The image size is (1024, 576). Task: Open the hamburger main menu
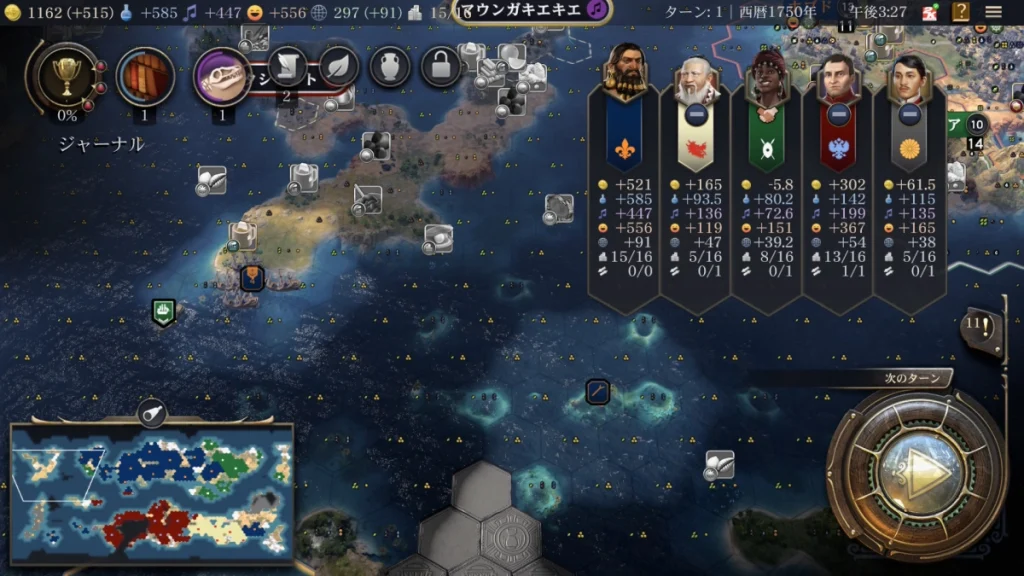[x=994, y=13]
